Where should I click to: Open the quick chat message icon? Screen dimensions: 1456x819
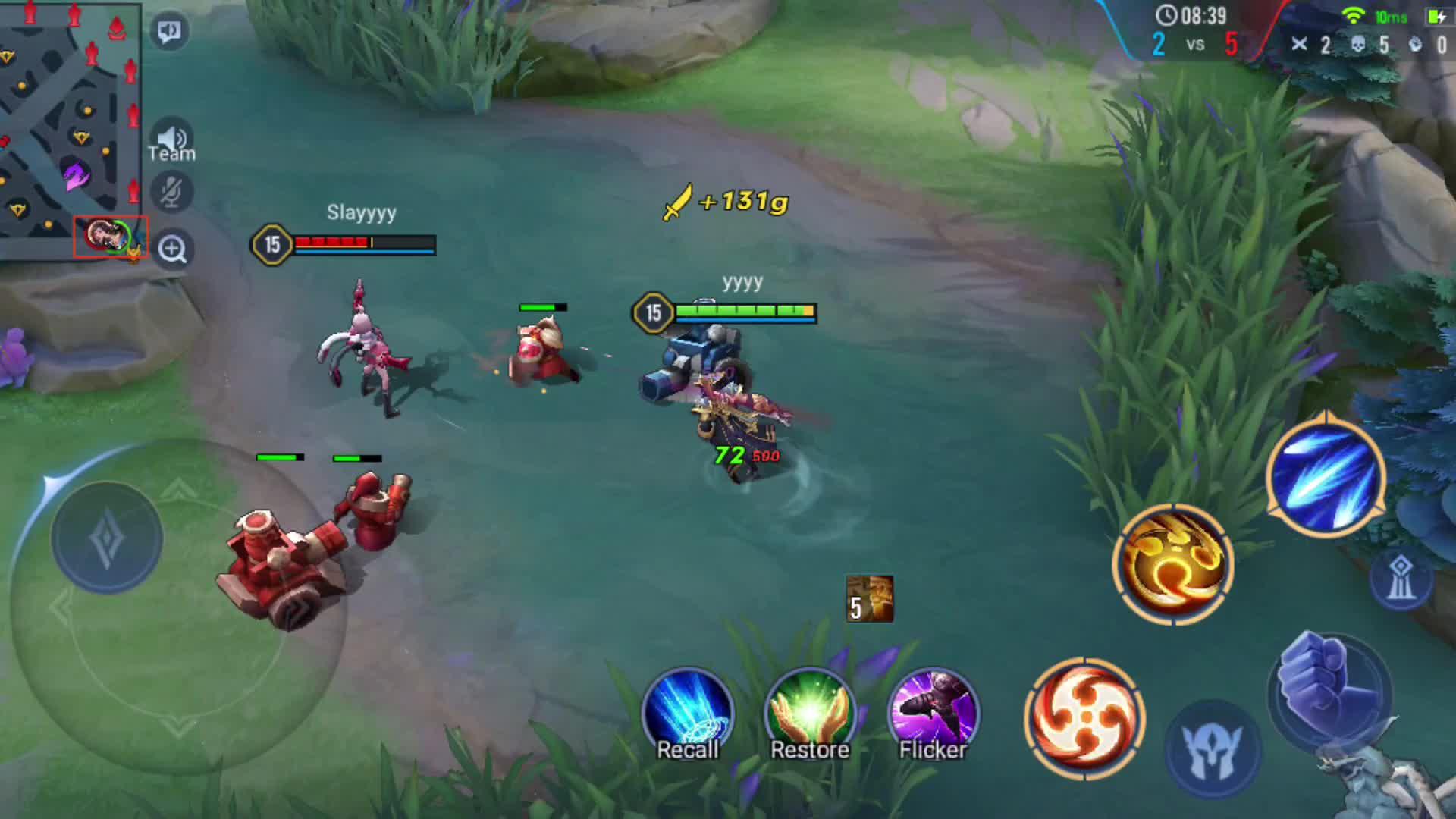tap(170, 29)
